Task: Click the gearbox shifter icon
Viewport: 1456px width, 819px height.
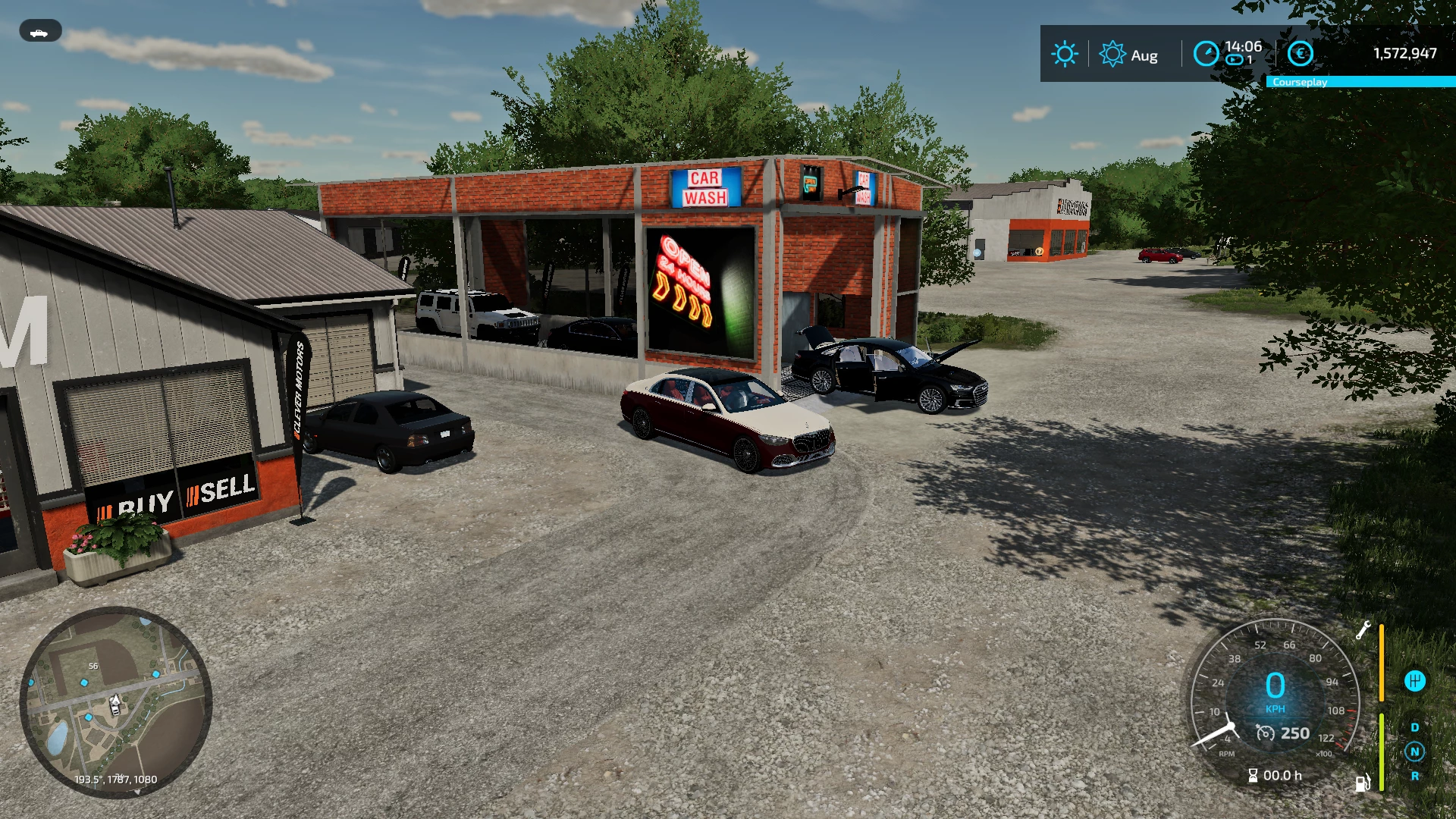Action: pos(1414,681)
